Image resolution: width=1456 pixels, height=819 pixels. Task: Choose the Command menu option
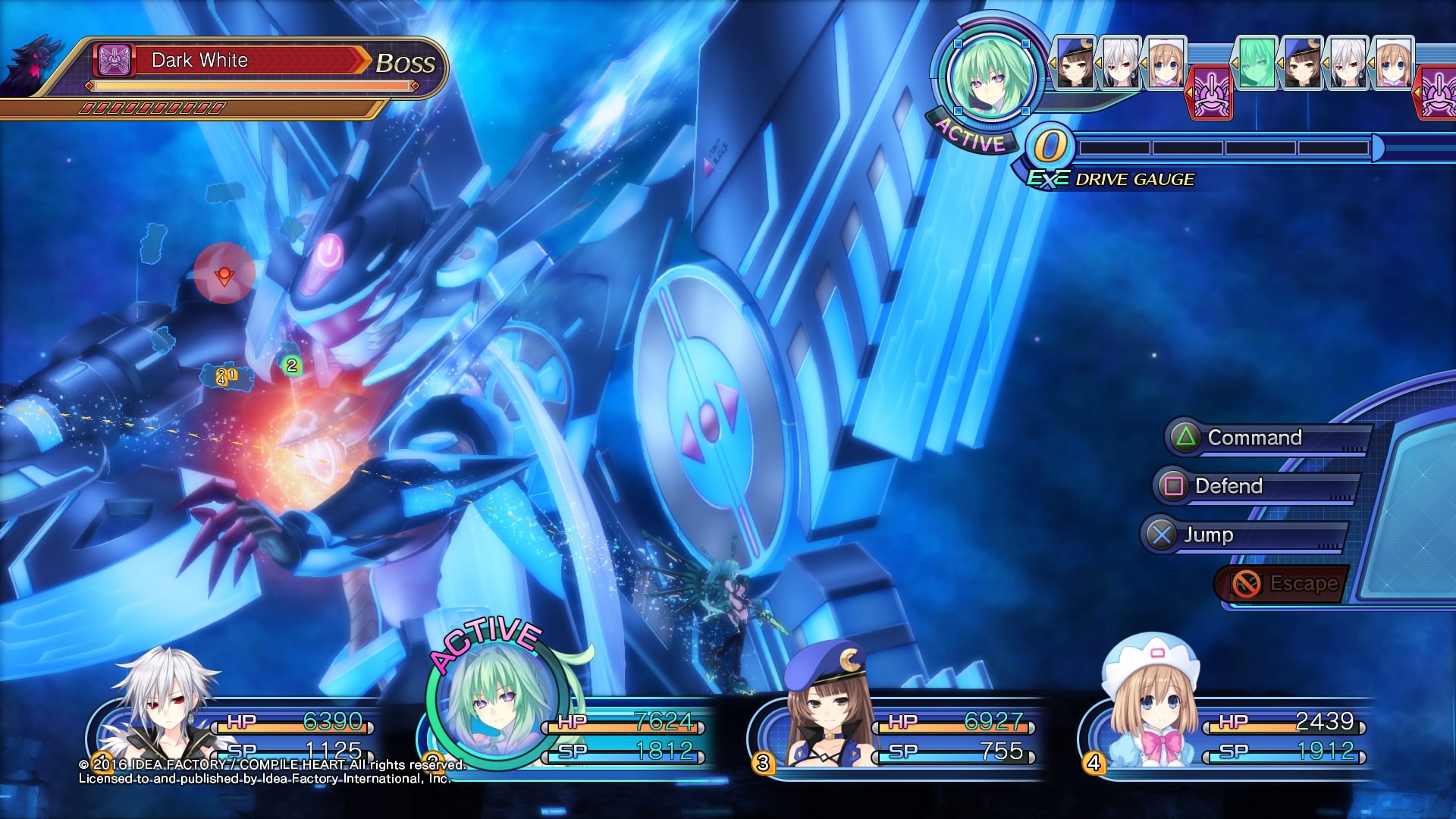point(1266,438)
